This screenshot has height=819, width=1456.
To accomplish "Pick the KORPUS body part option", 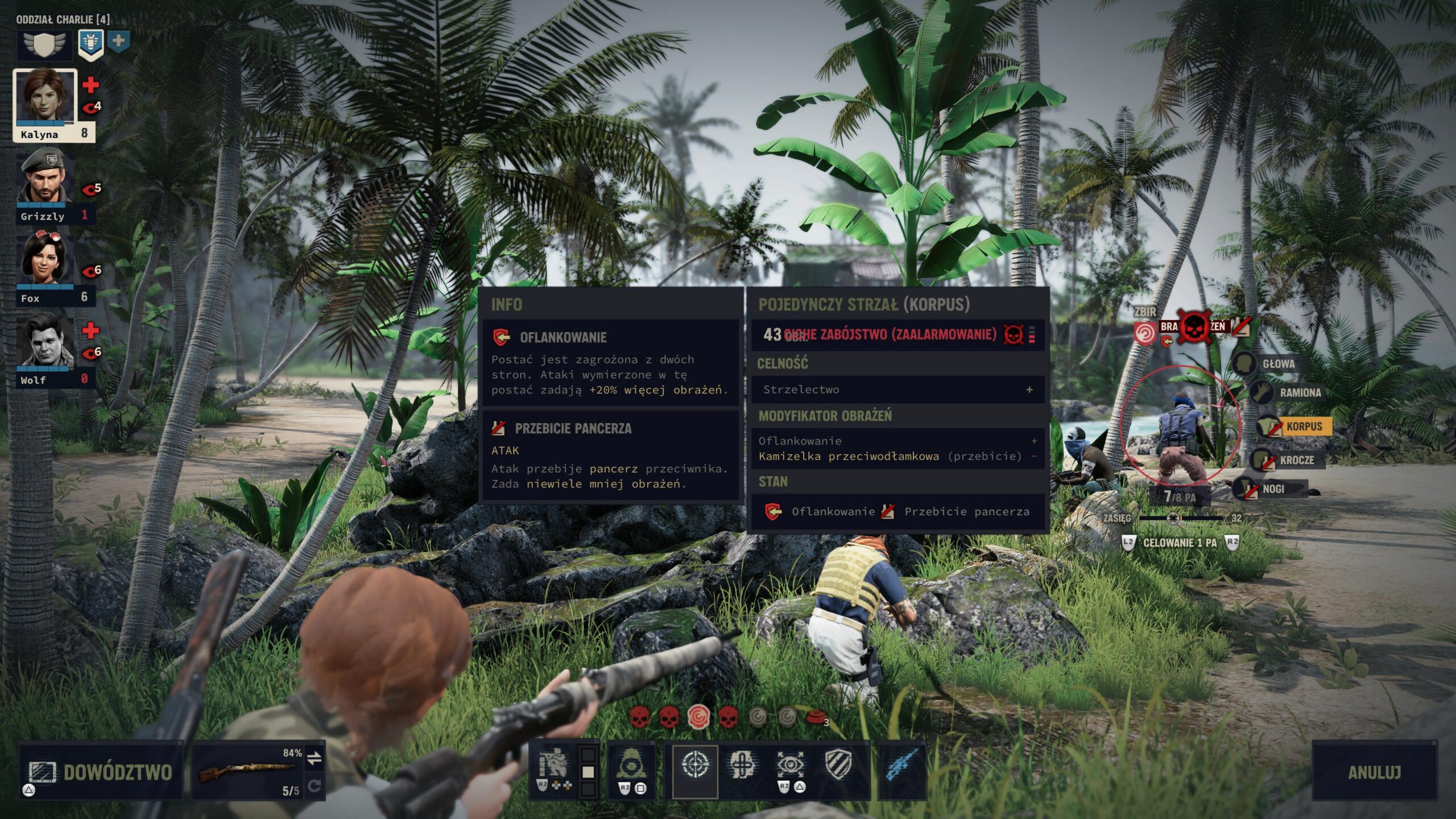I will point(1304,426).
